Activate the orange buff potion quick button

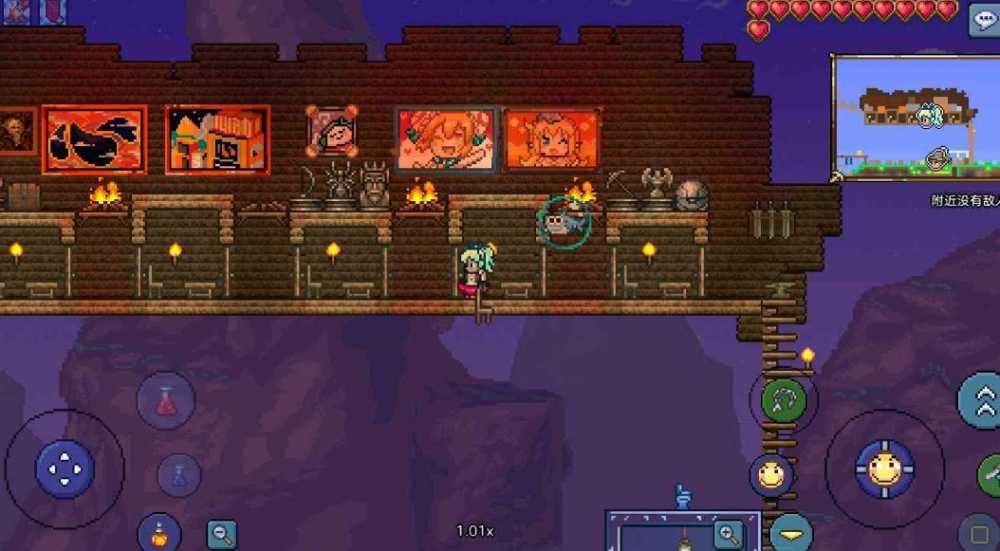coord(158,531)
